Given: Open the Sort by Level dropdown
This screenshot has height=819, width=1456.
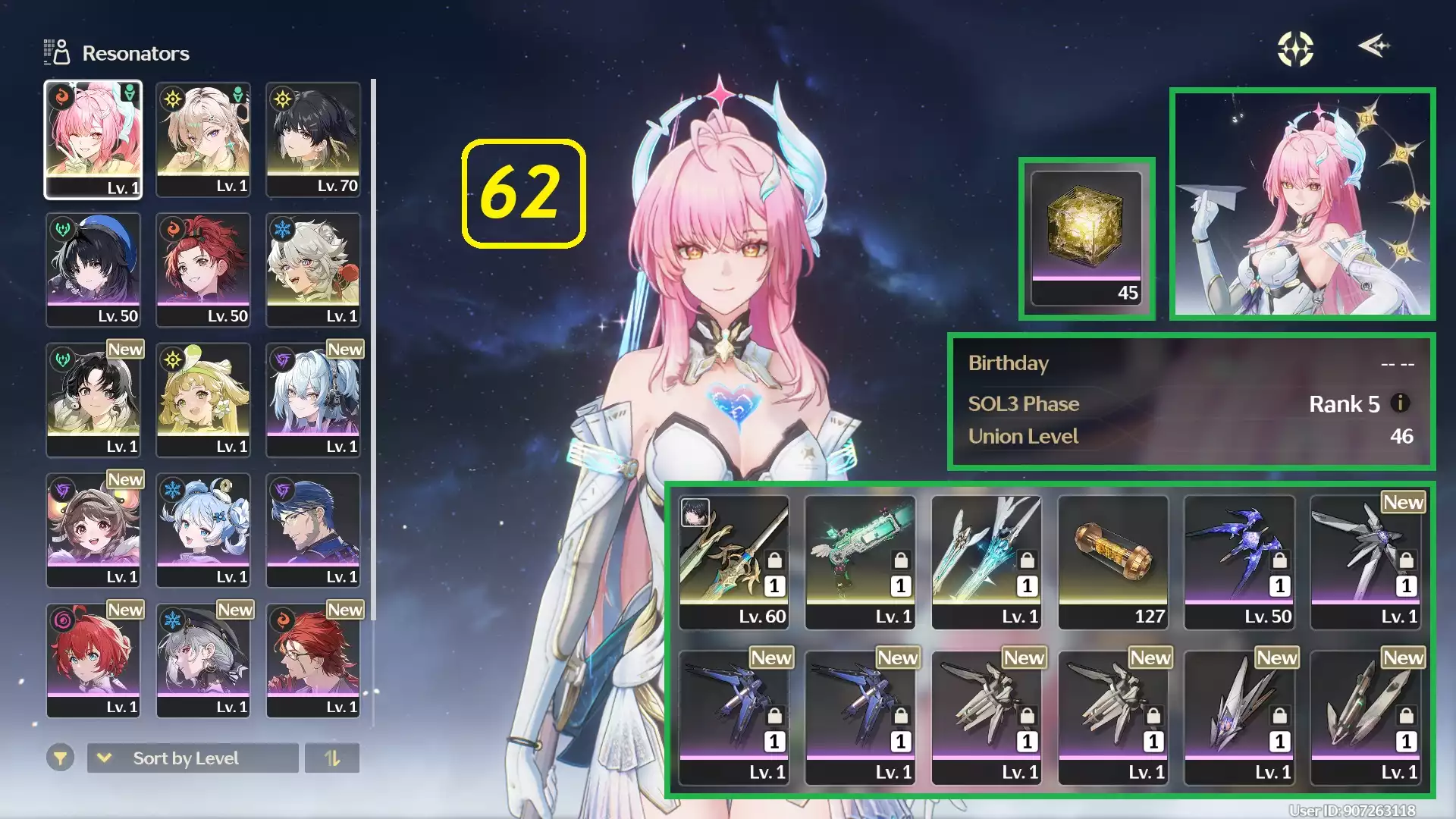Looking at the screenshot, I should tap(193, 758).
